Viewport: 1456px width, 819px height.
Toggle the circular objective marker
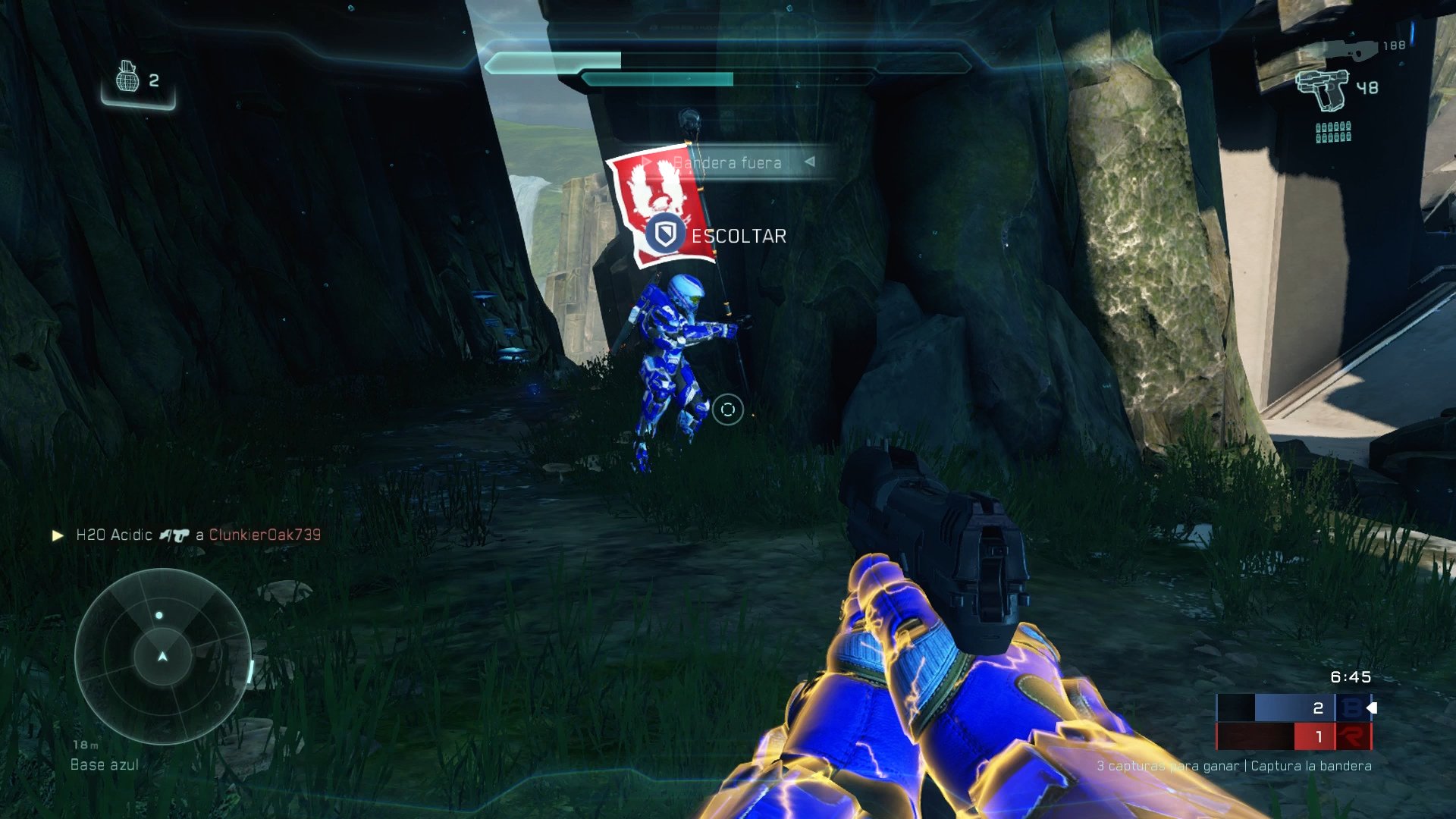click(728, 409)
